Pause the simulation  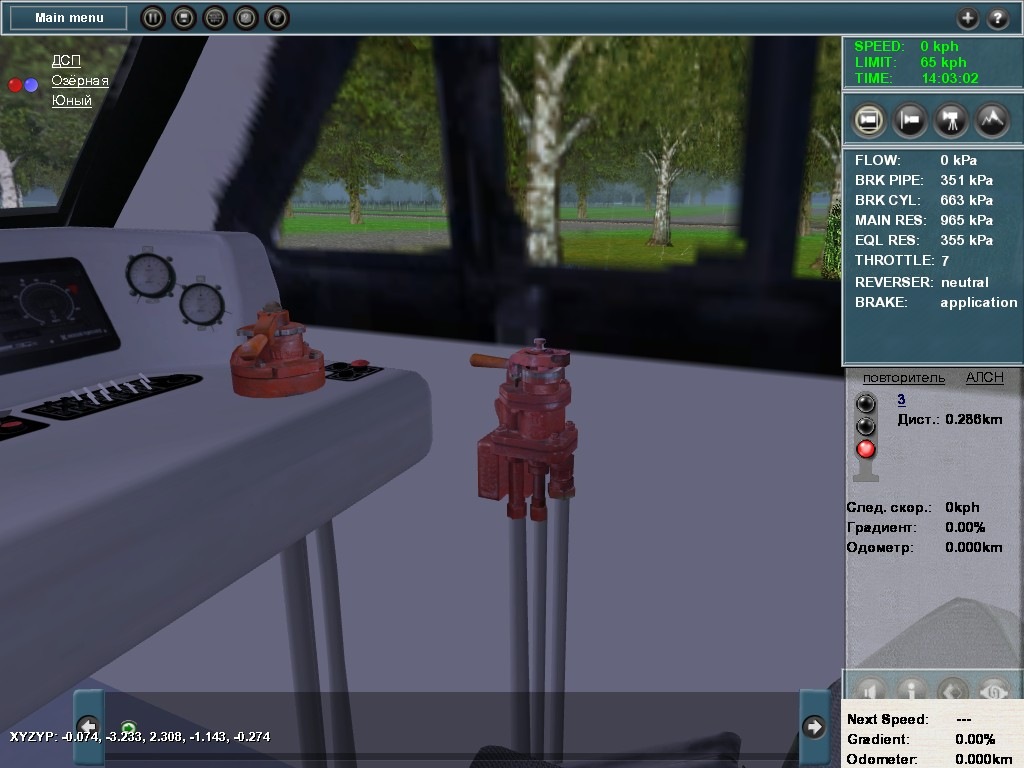[152, 18]
